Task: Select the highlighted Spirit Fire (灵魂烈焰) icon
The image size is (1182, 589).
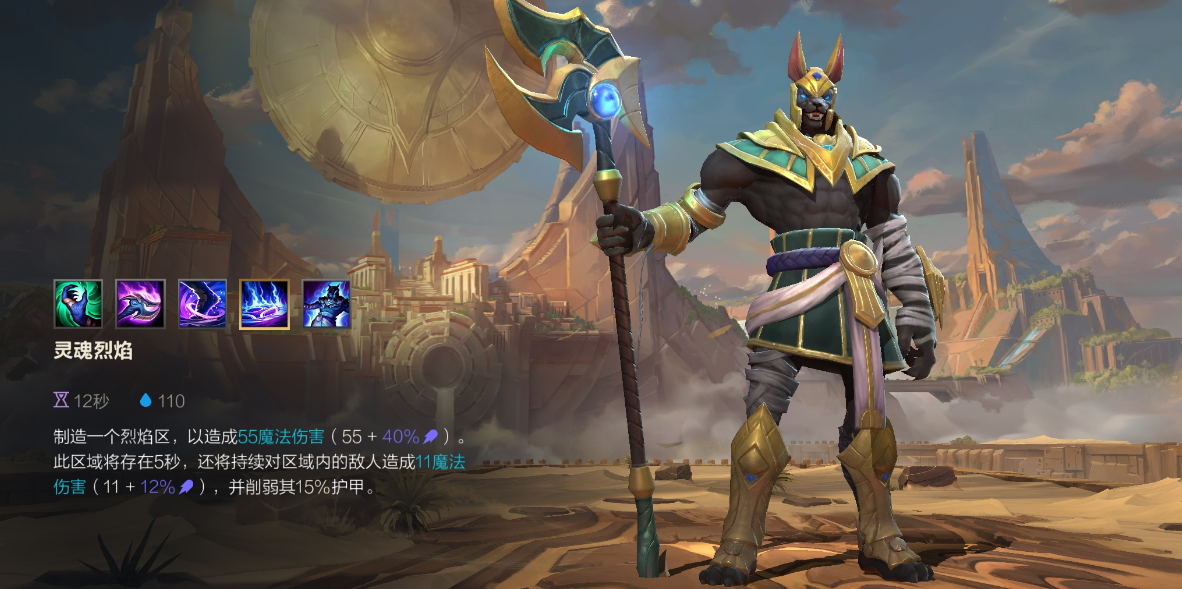Action: (x=264, y=304)
